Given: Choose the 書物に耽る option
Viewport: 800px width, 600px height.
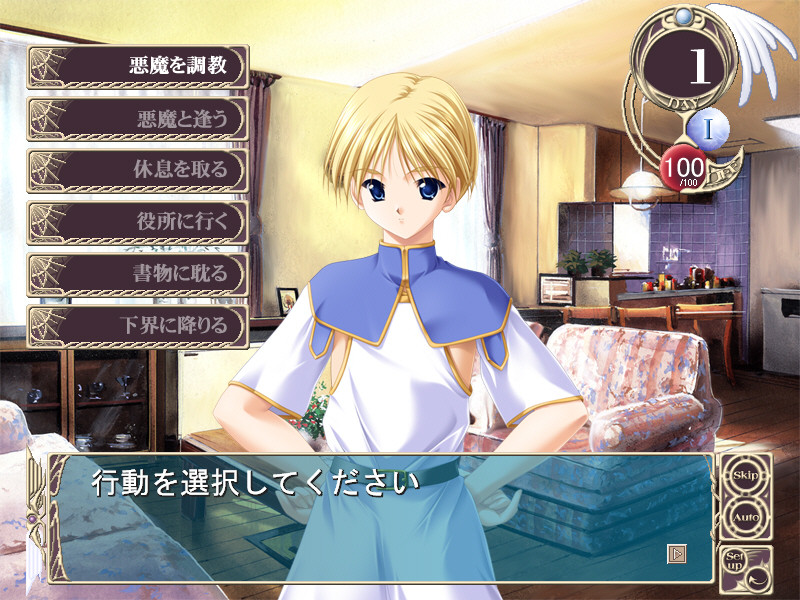Looking at the screenshot, I should pos(138,273).
